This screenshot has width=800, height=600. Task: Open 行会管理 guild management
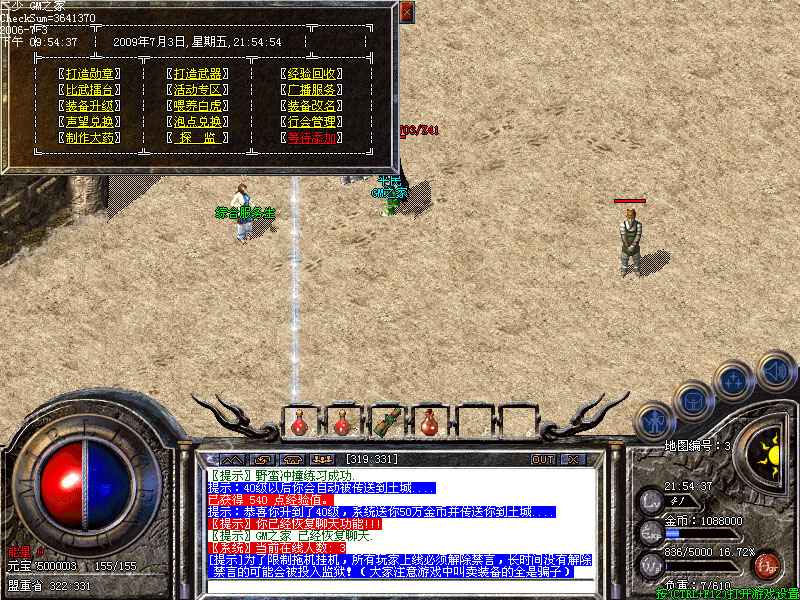pyautogui.click(x=311, y=122)
